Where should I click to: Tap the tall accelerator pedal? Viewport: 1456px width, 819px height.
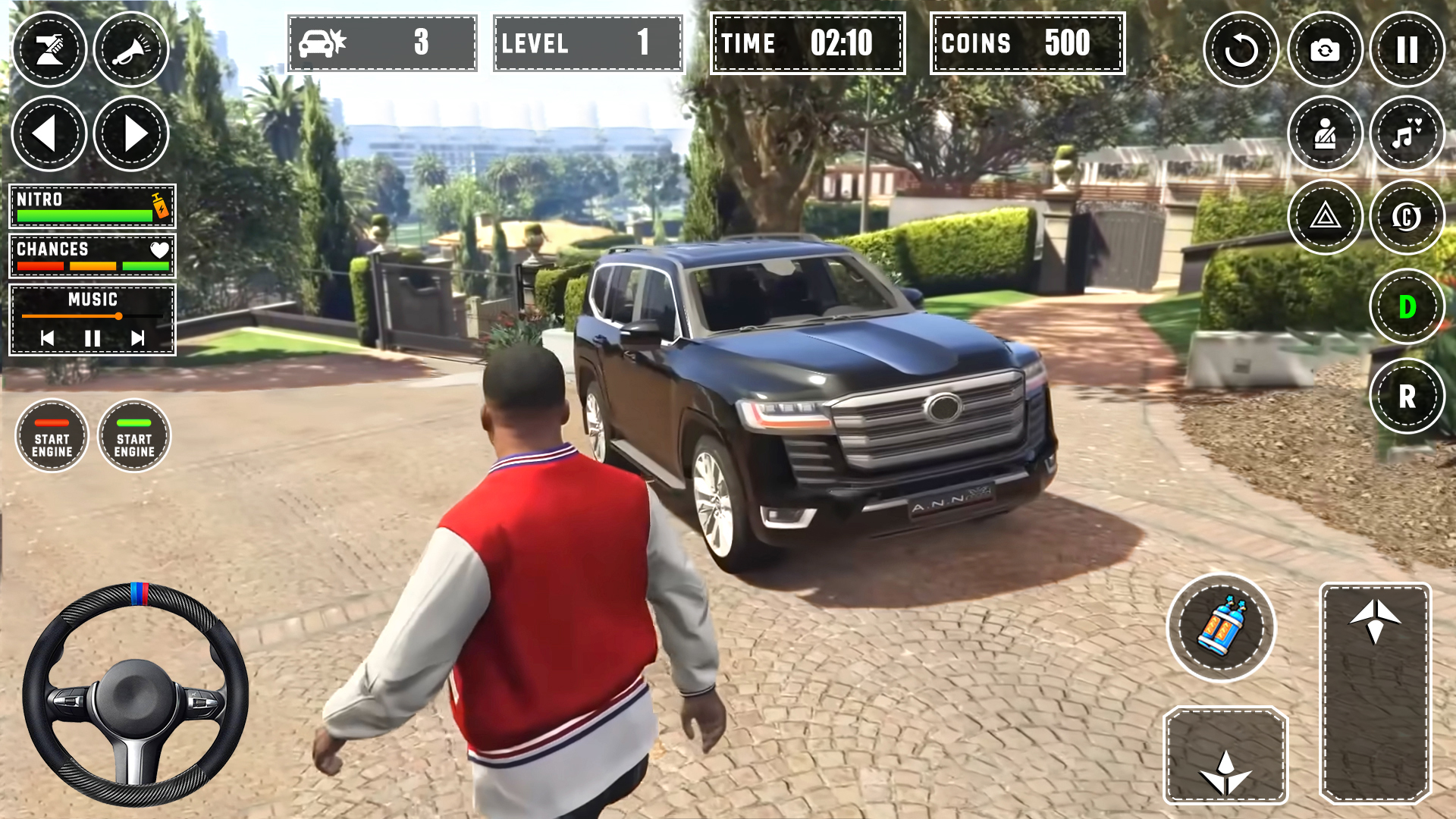(1375, 692)
